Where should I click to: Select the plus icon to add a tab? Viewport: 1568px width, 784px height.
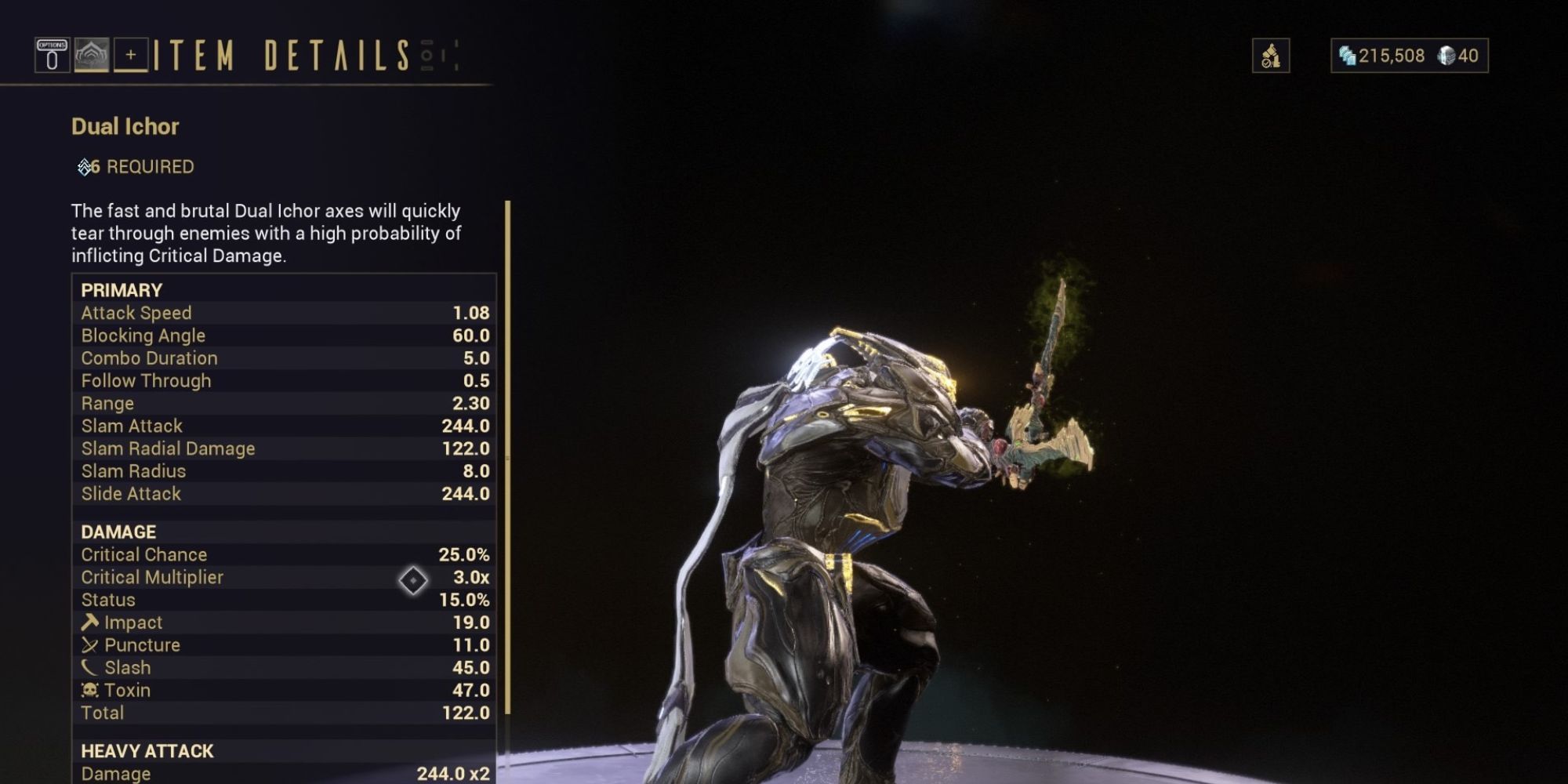click(131, 55)
